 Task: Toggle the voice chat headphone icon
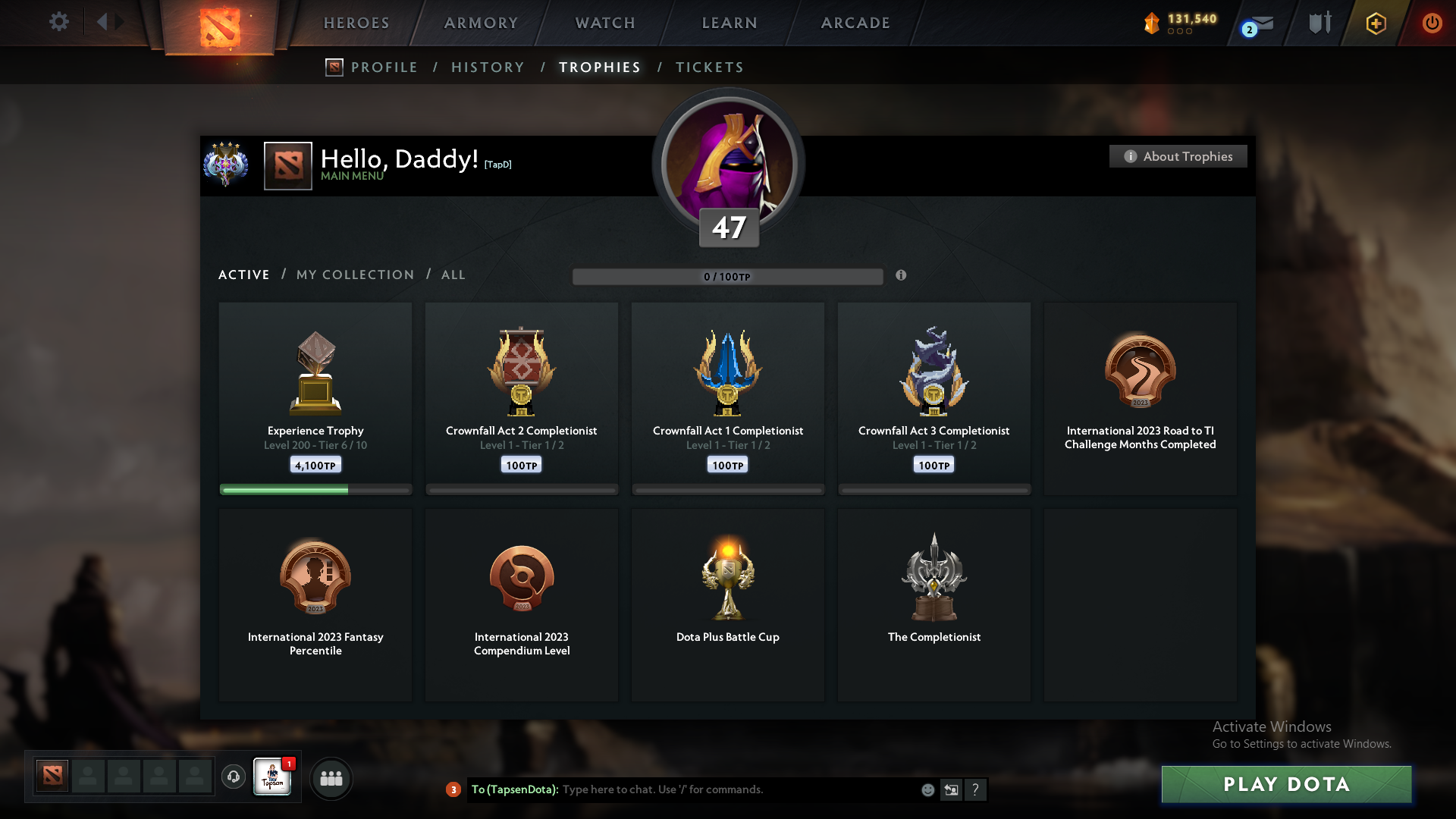tap(234, 778)
